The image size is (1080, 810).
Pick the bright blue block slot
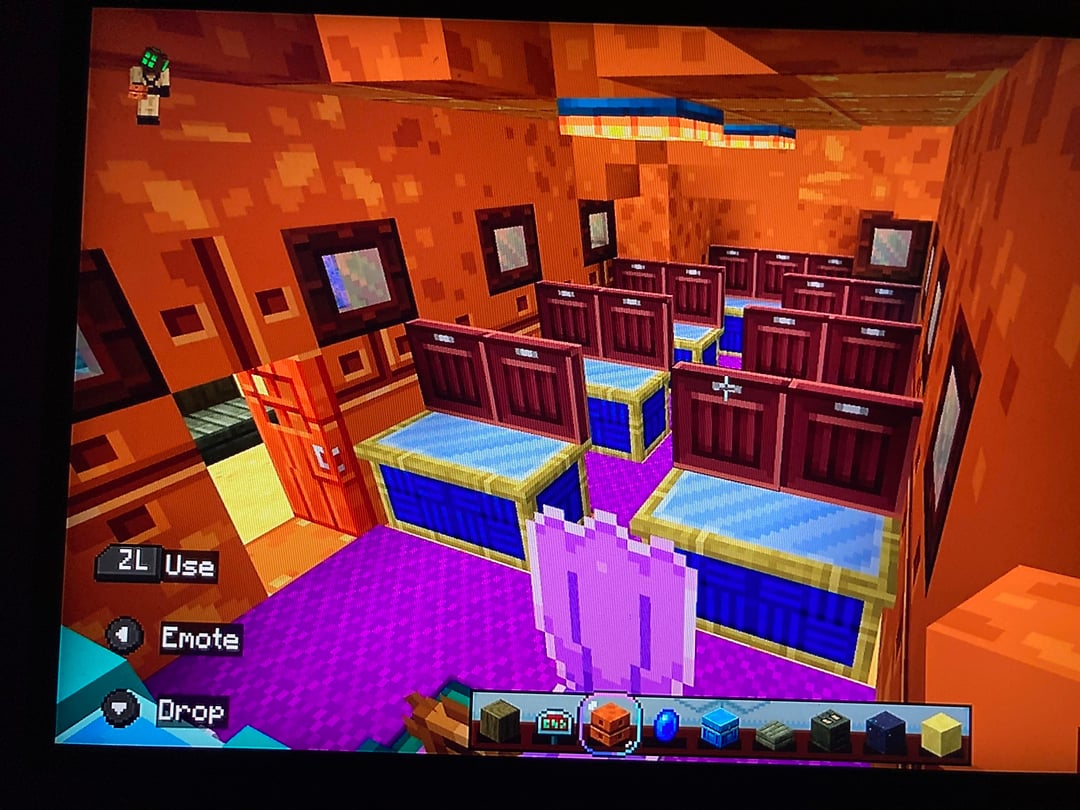pyautogui.click(x=719, y=727)
